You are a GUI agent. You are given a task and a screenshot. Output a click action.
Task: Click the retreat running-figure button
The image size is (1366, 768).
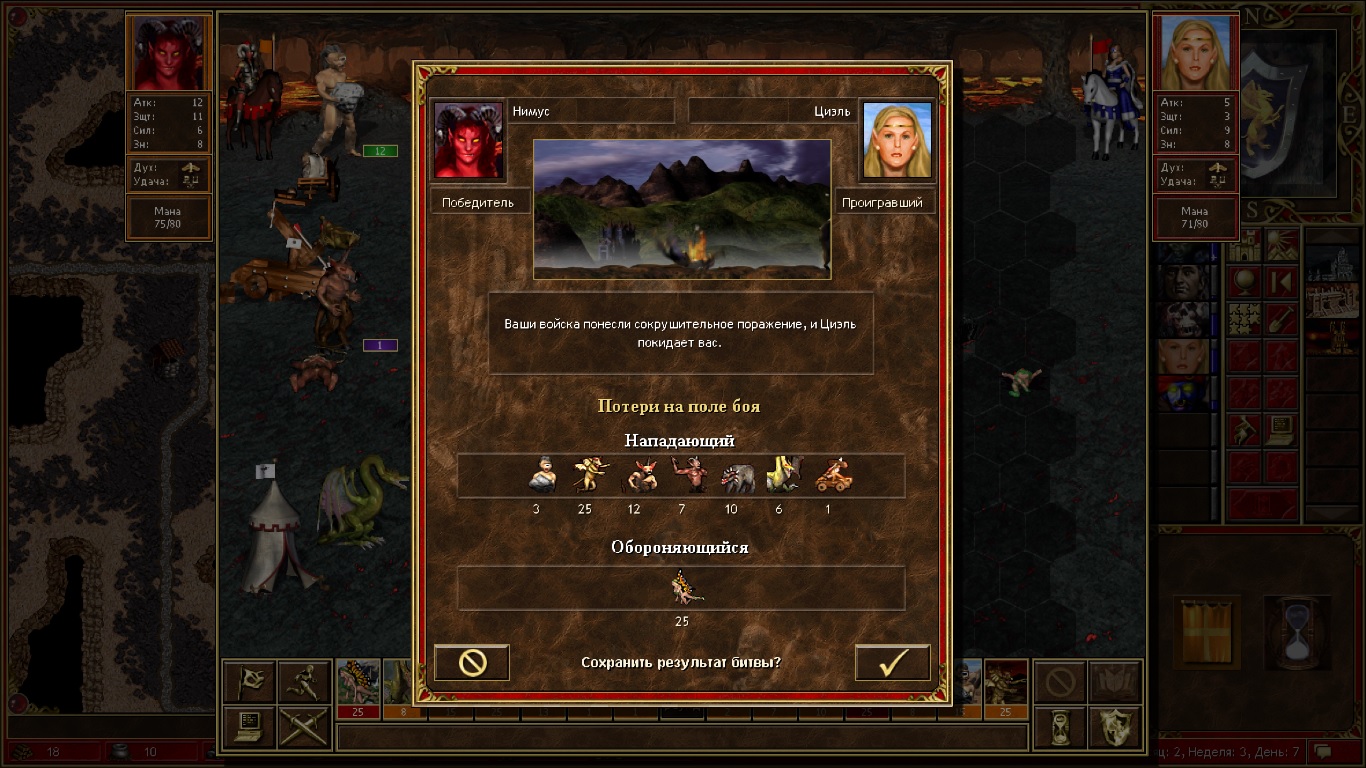click(x=304, y=682)
